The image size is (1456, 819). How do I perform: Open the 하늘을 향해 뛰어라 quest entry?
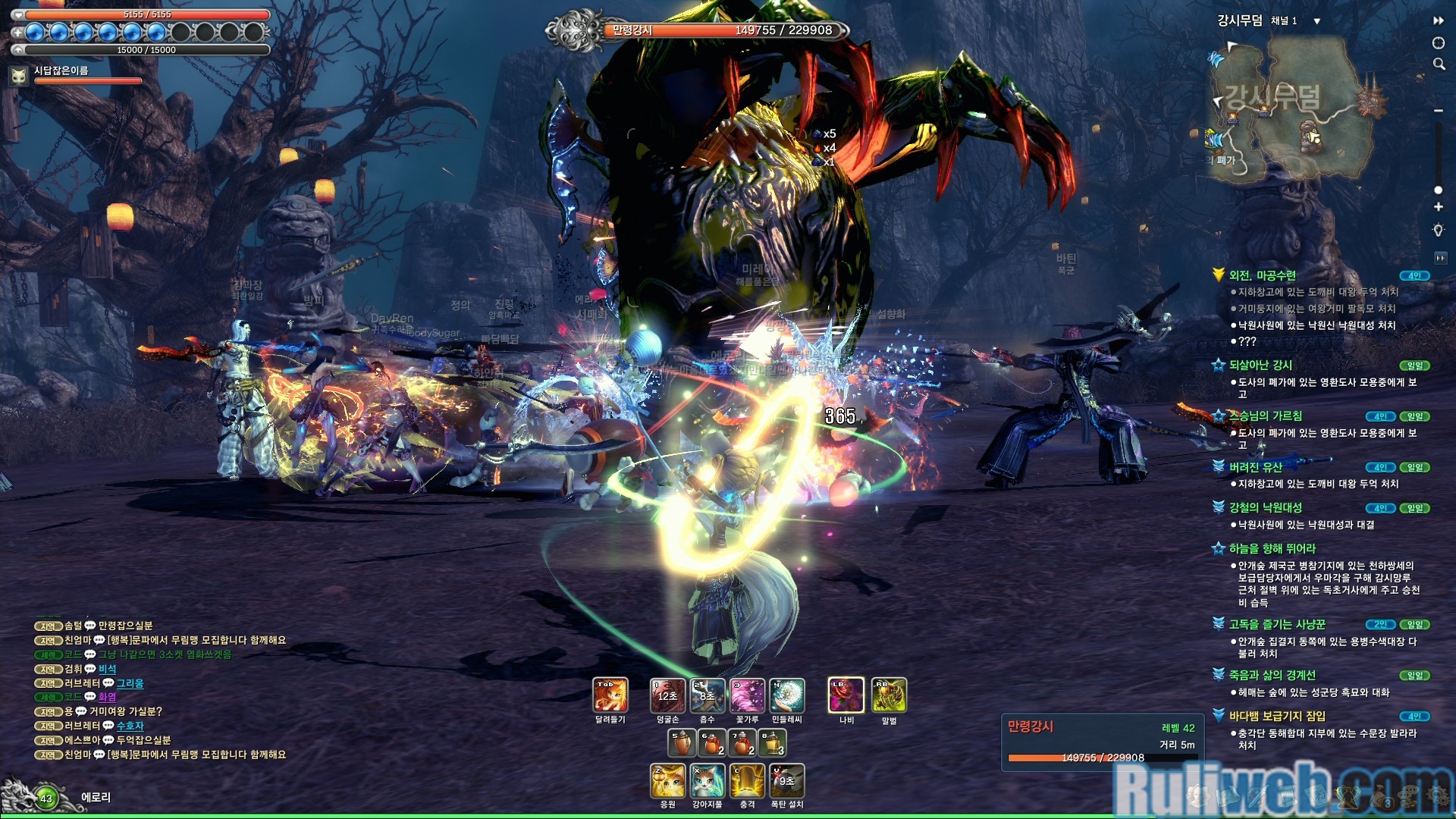1272,548
